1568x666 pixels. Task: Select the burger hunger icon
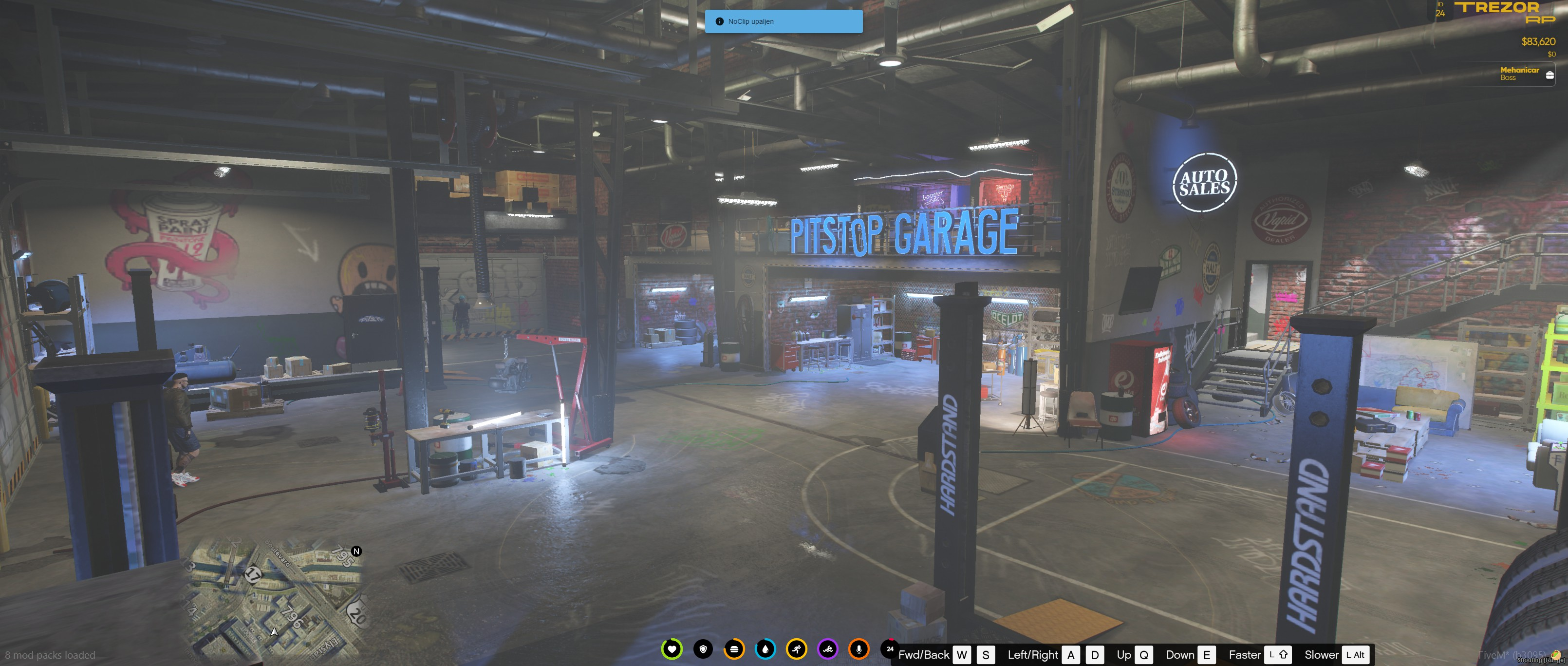point(734,649)
